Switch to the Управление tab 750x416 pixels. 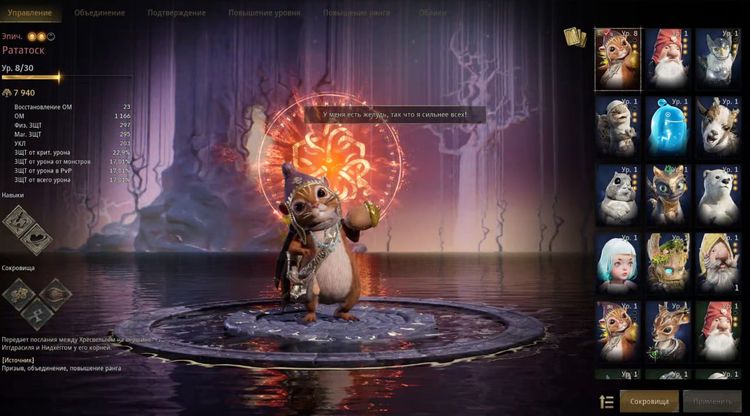click(30, 13)
